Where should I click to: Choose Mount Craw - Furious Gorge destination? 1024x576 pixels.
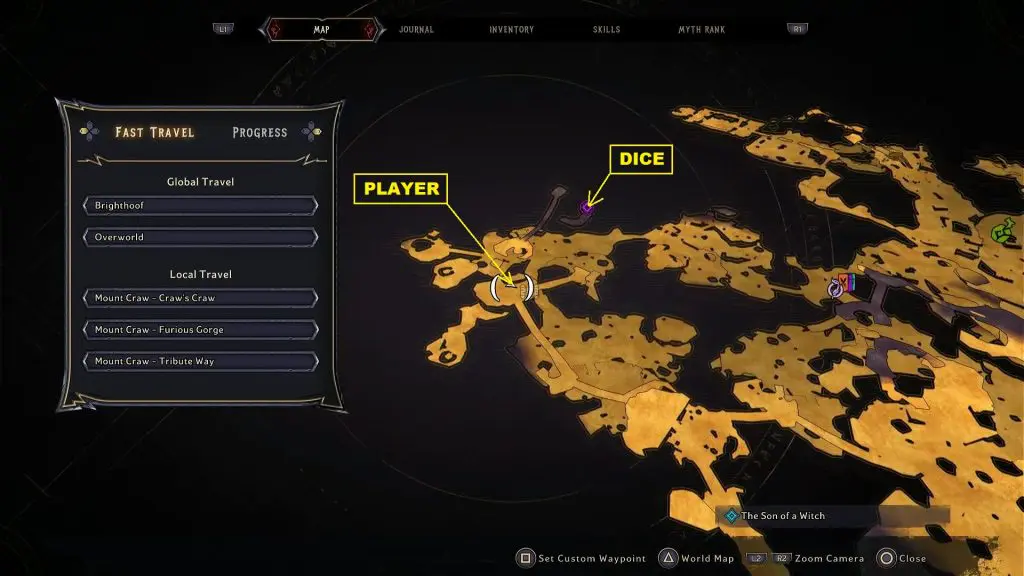[201, 330]
